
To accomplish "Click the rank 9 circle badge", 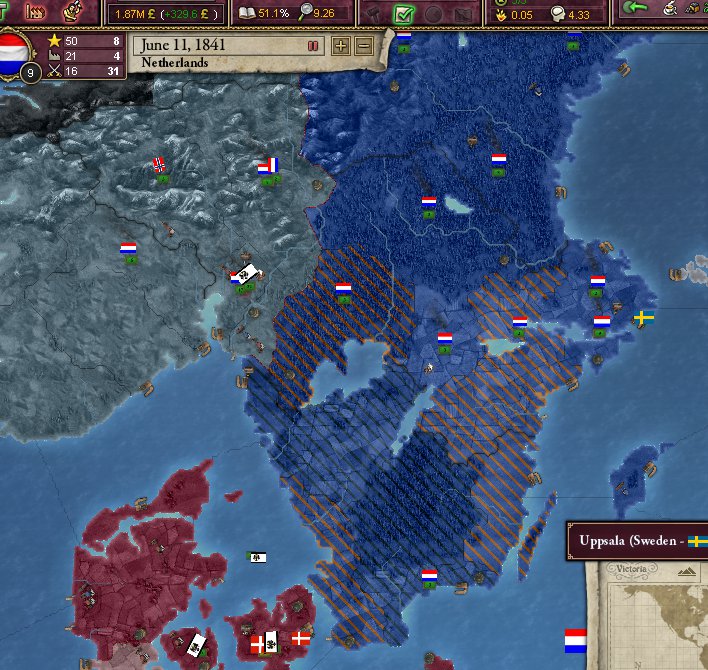I will coord(30,73).
